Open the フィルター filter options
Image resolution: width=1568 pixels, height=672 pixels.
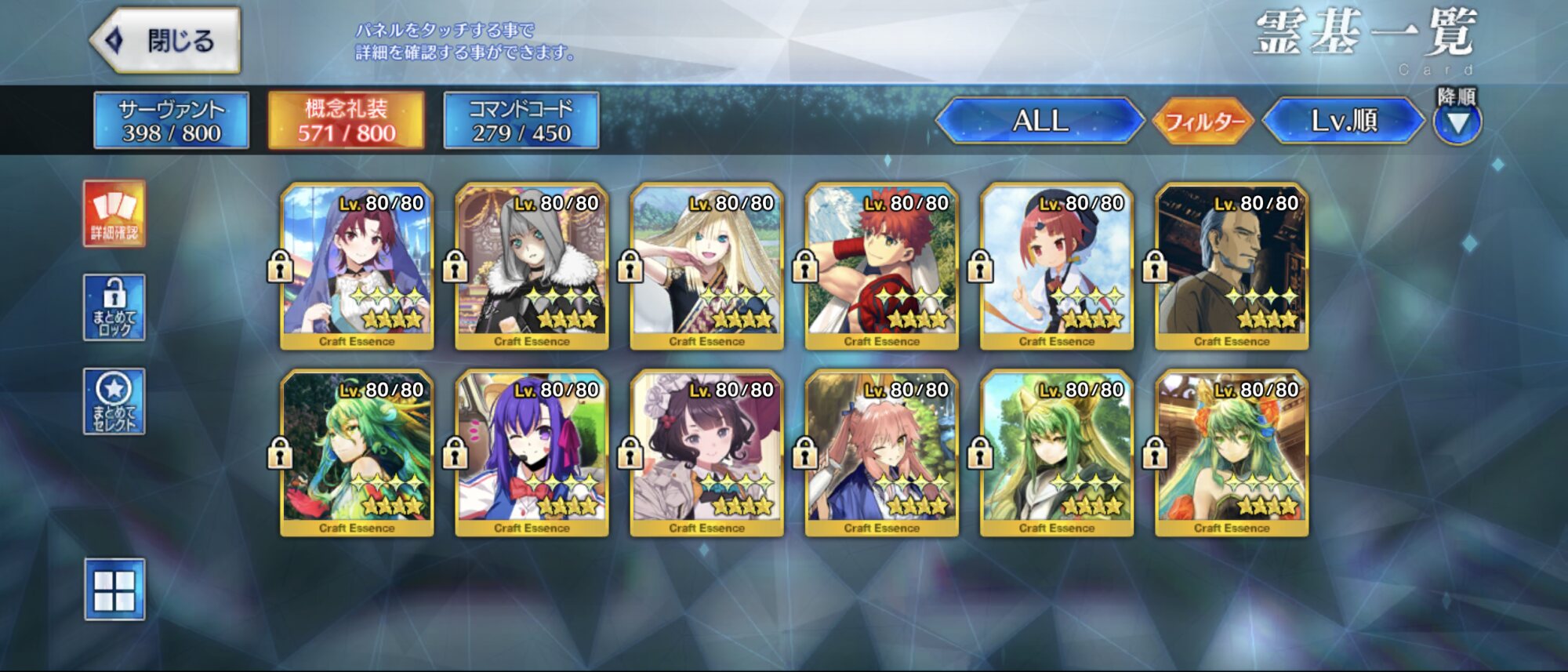(1204, 122)
